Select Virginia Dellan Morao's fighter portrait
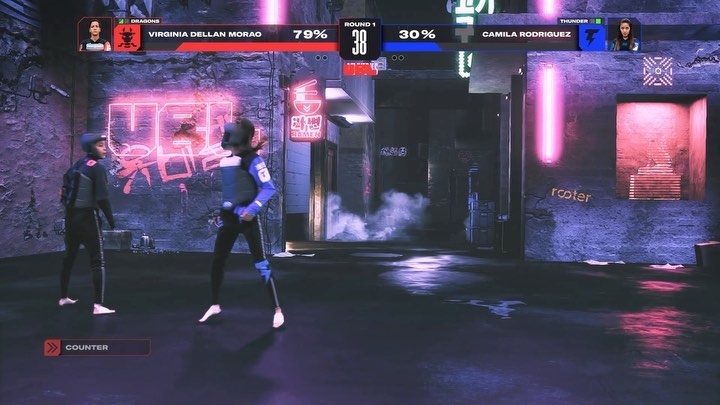 coord(95,35)
